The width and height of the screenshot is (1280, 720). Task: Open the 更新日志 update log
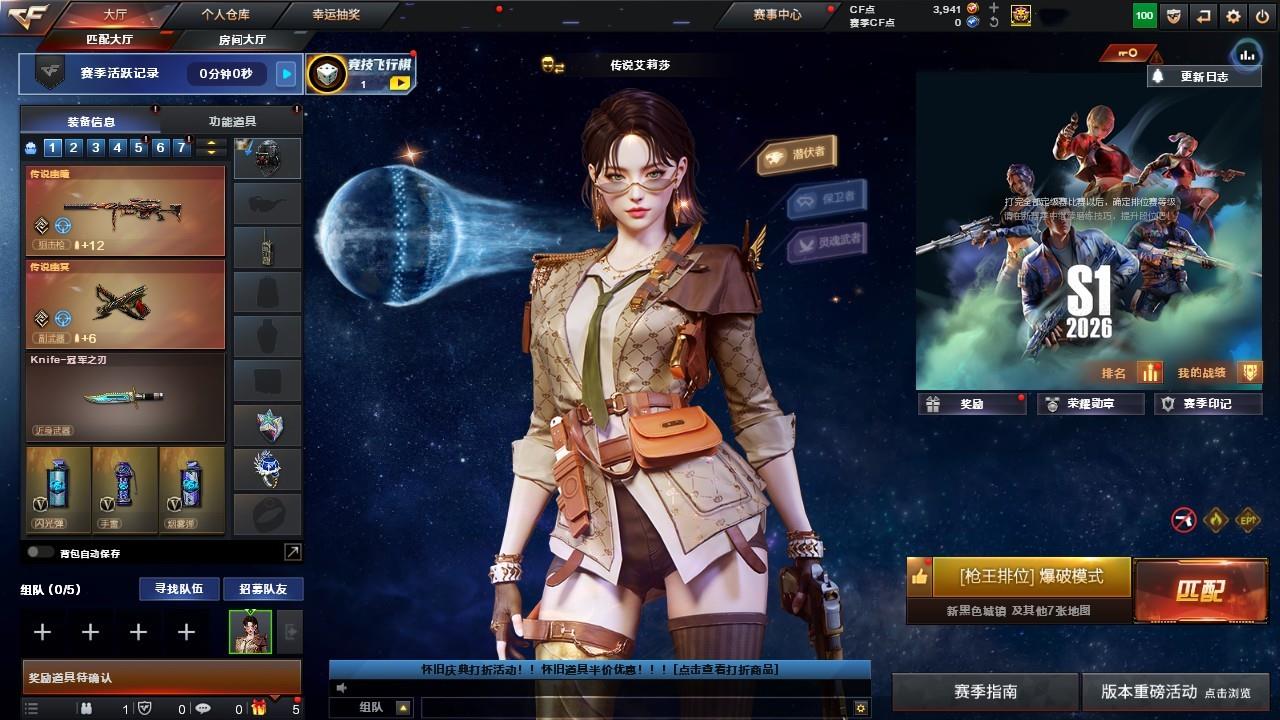(1204, 76)
